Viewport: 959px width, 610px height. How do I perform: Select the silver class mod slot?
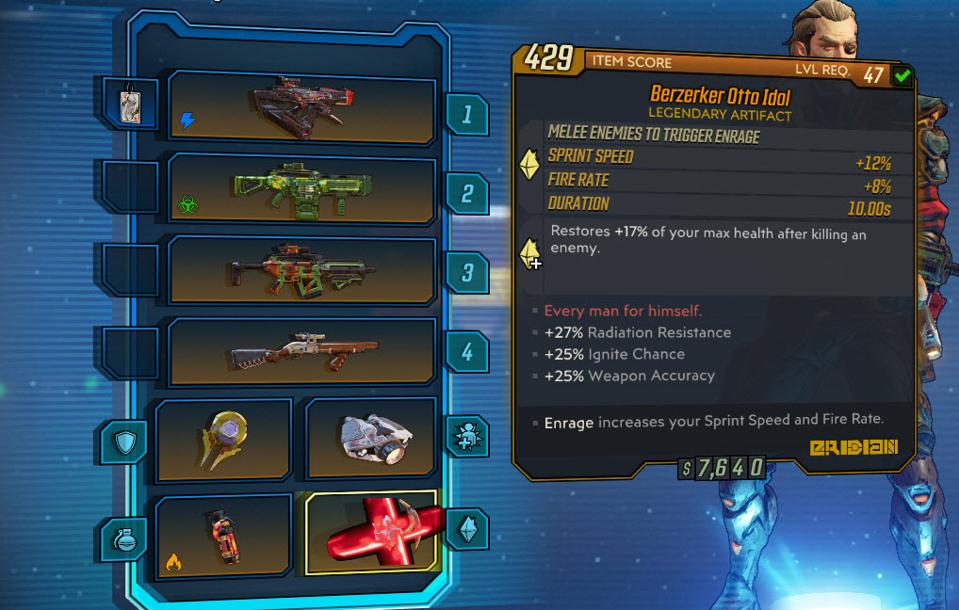[x=371, y=437]
